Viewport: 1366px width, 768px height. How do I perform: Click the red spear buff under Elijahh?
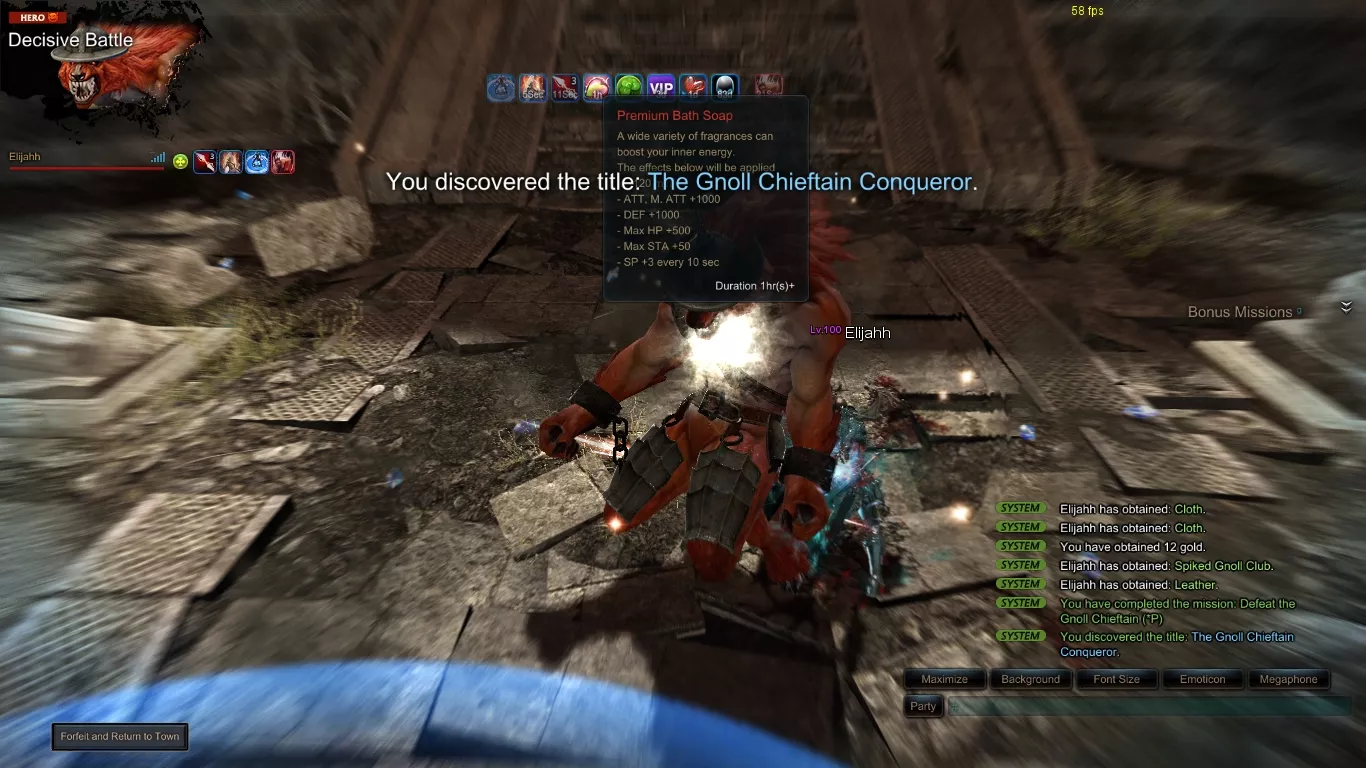point(205,161)
